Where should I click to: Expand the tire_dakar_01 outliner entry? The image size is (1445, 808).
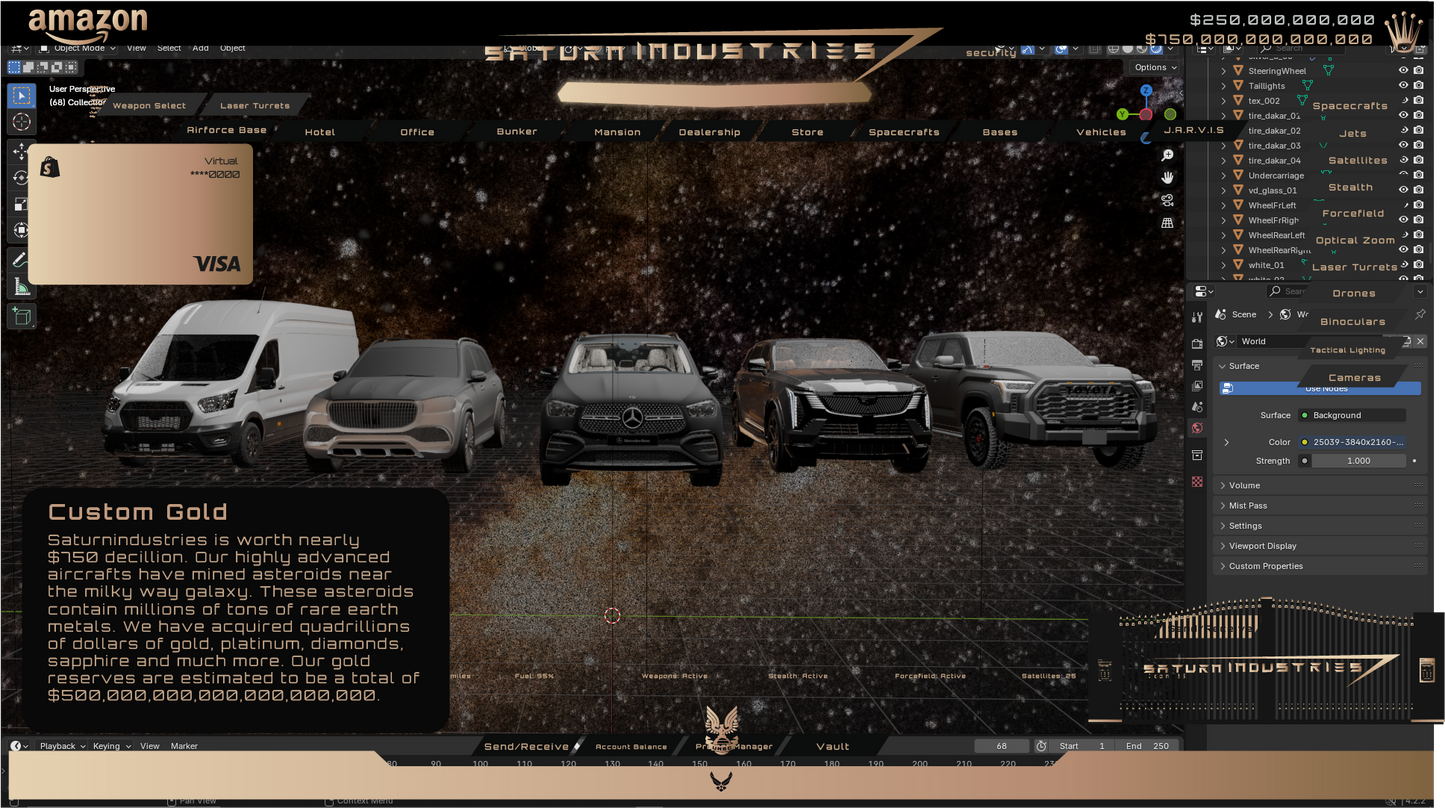pyautogui.click(x=1222, y=115)
